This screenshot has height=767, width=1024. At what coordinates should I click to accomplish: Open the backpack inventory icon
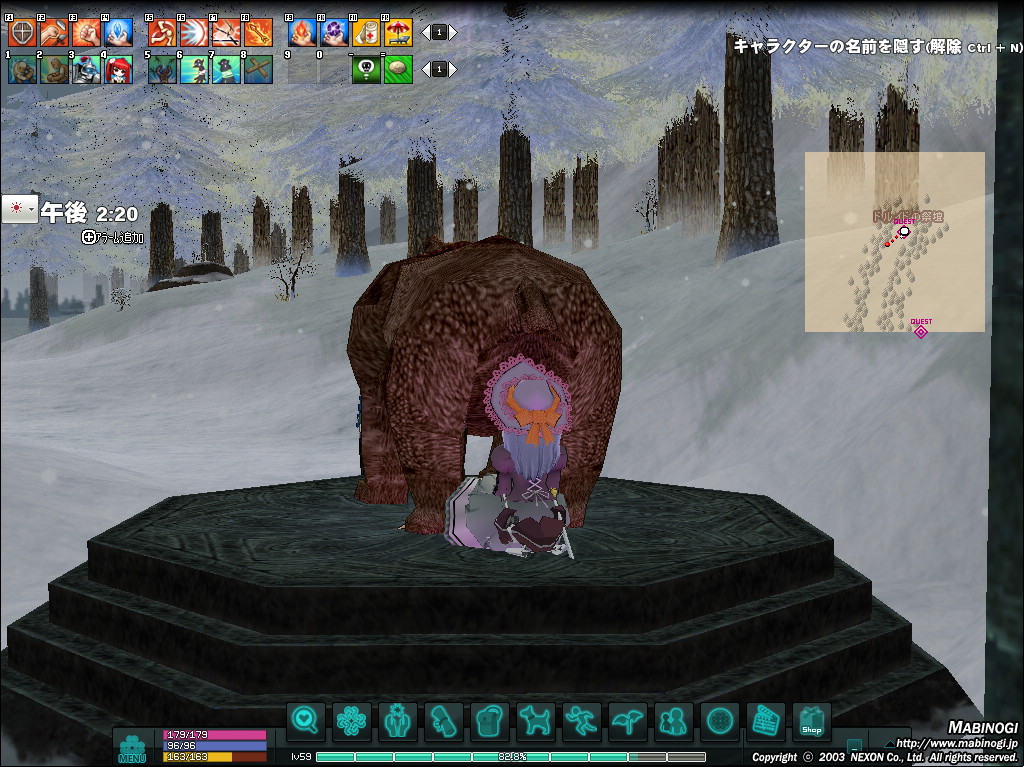pyautogui.click(x=489, y=721)
